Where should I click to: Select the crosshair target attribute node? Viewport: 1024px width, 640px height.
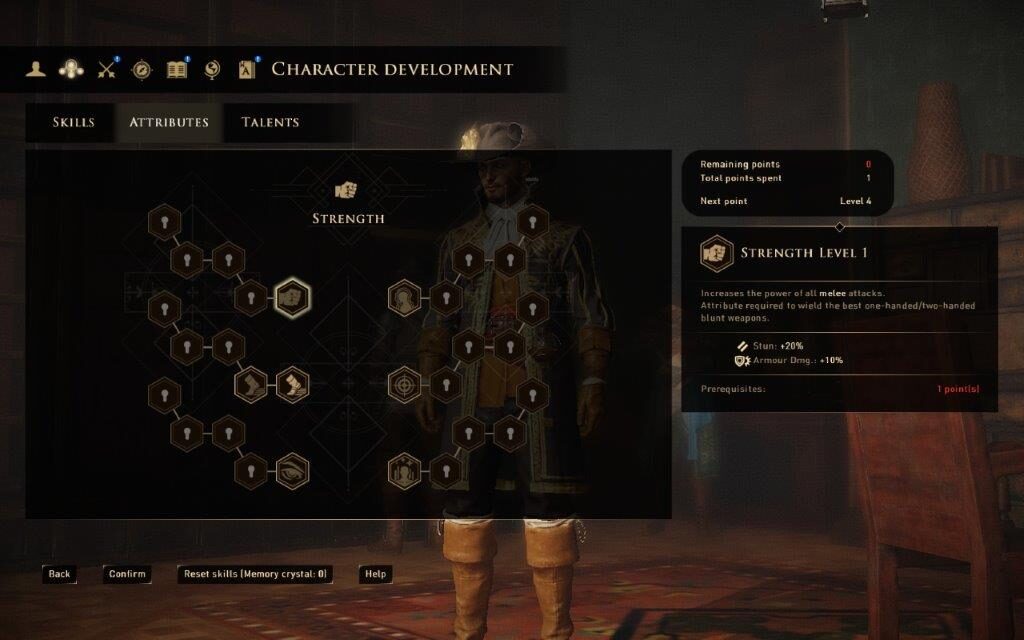403,384
